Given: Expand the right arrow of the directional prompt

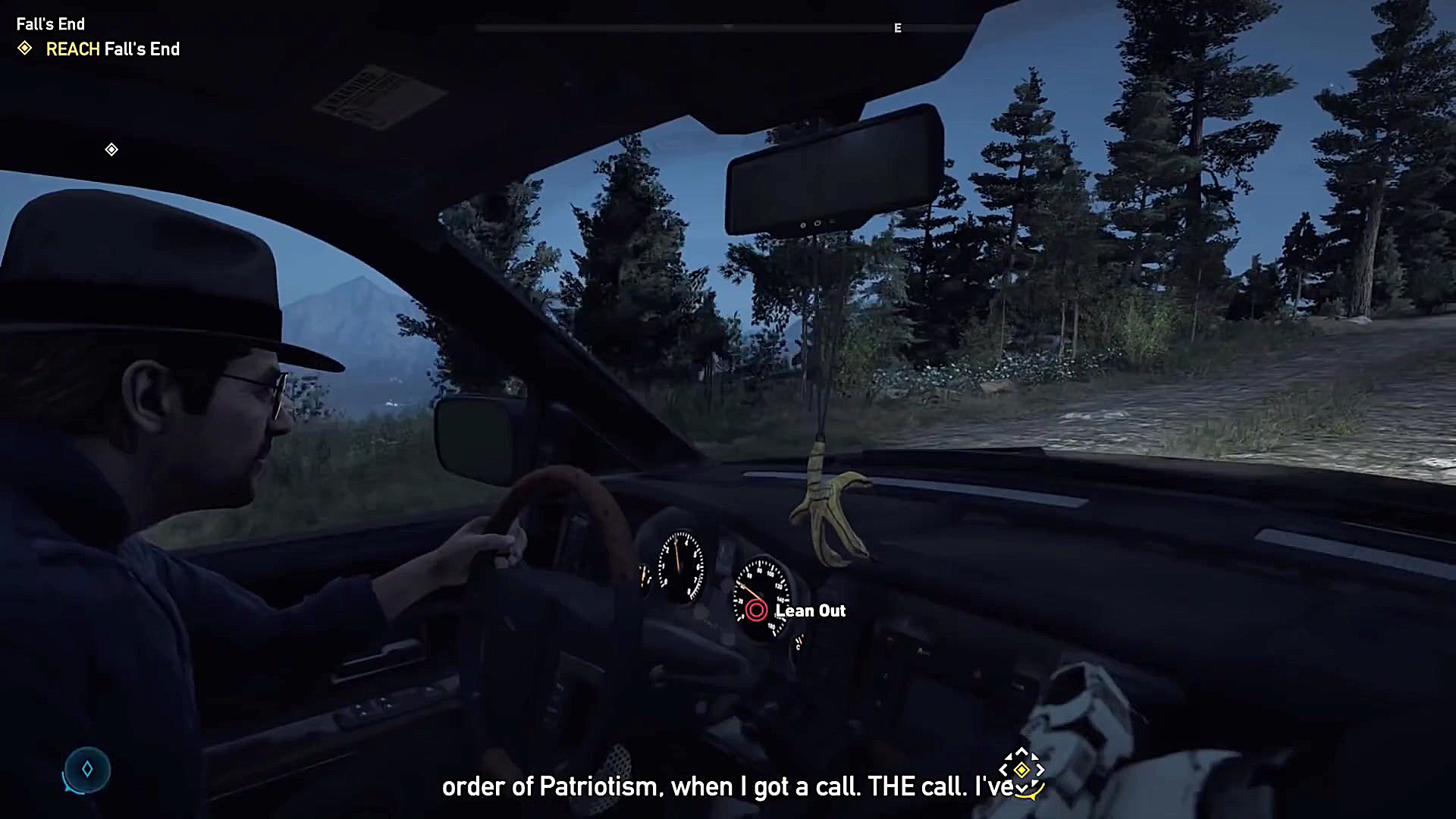Looking at the screenshot, I should pyautogui.click(x=1040, y=769).
